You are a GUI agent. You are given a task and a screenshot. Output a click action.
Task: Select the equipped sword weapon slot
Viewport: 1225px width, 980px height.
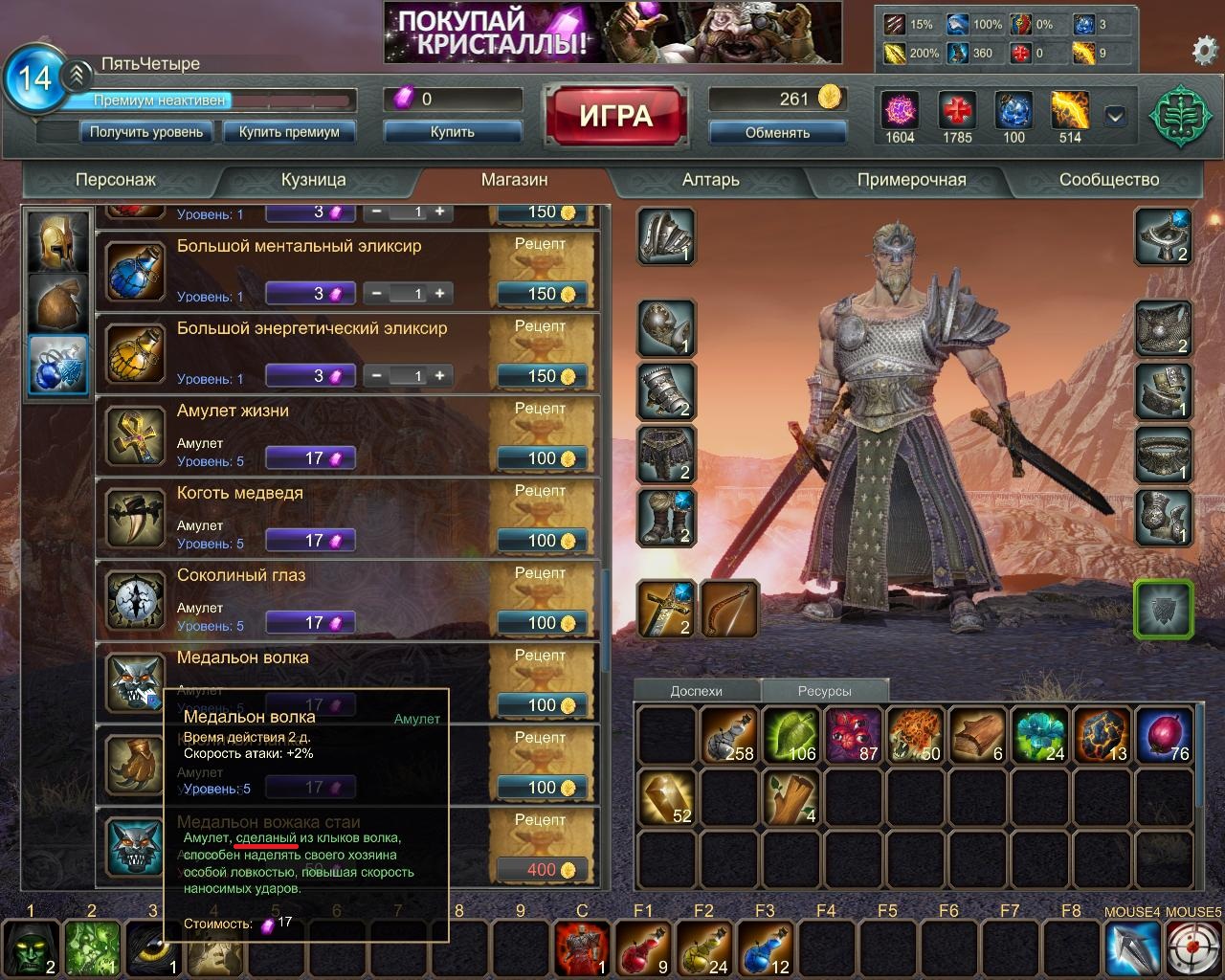[666, 609]
